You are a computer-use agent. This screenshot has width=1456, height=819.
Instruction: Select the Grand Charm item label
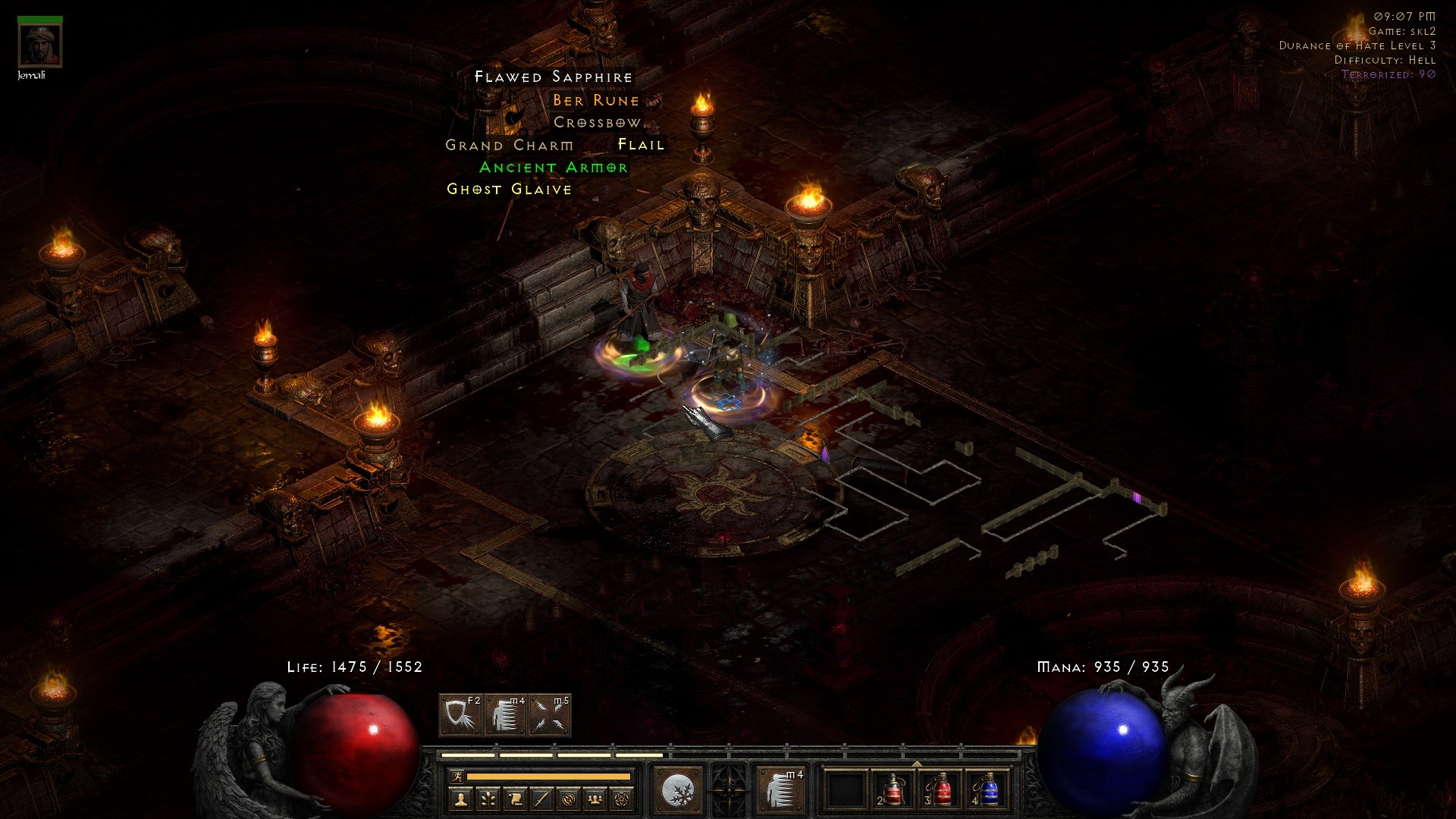(509, 145)
